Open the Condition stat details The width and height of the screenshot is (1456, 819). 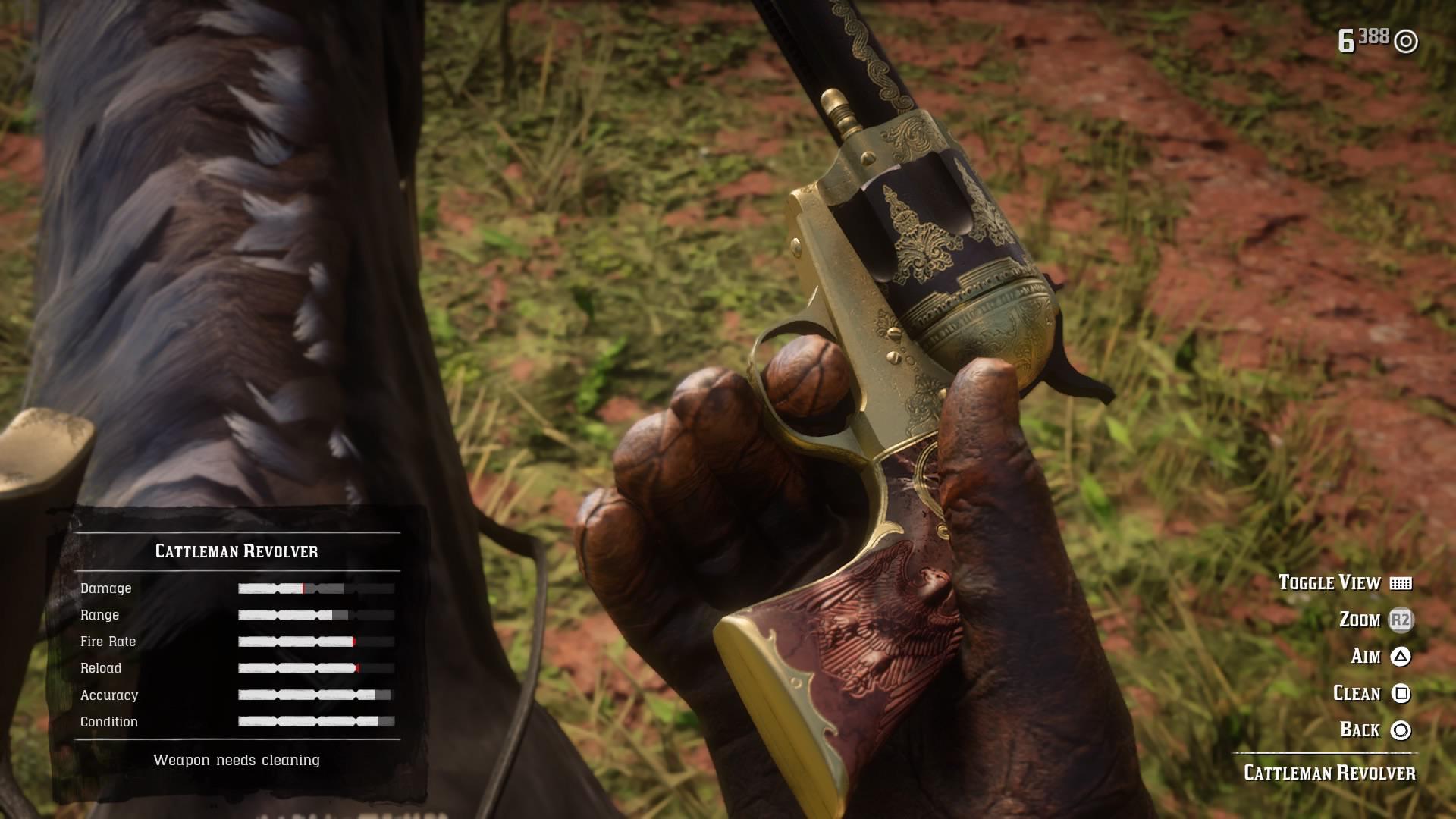(109, 721)
